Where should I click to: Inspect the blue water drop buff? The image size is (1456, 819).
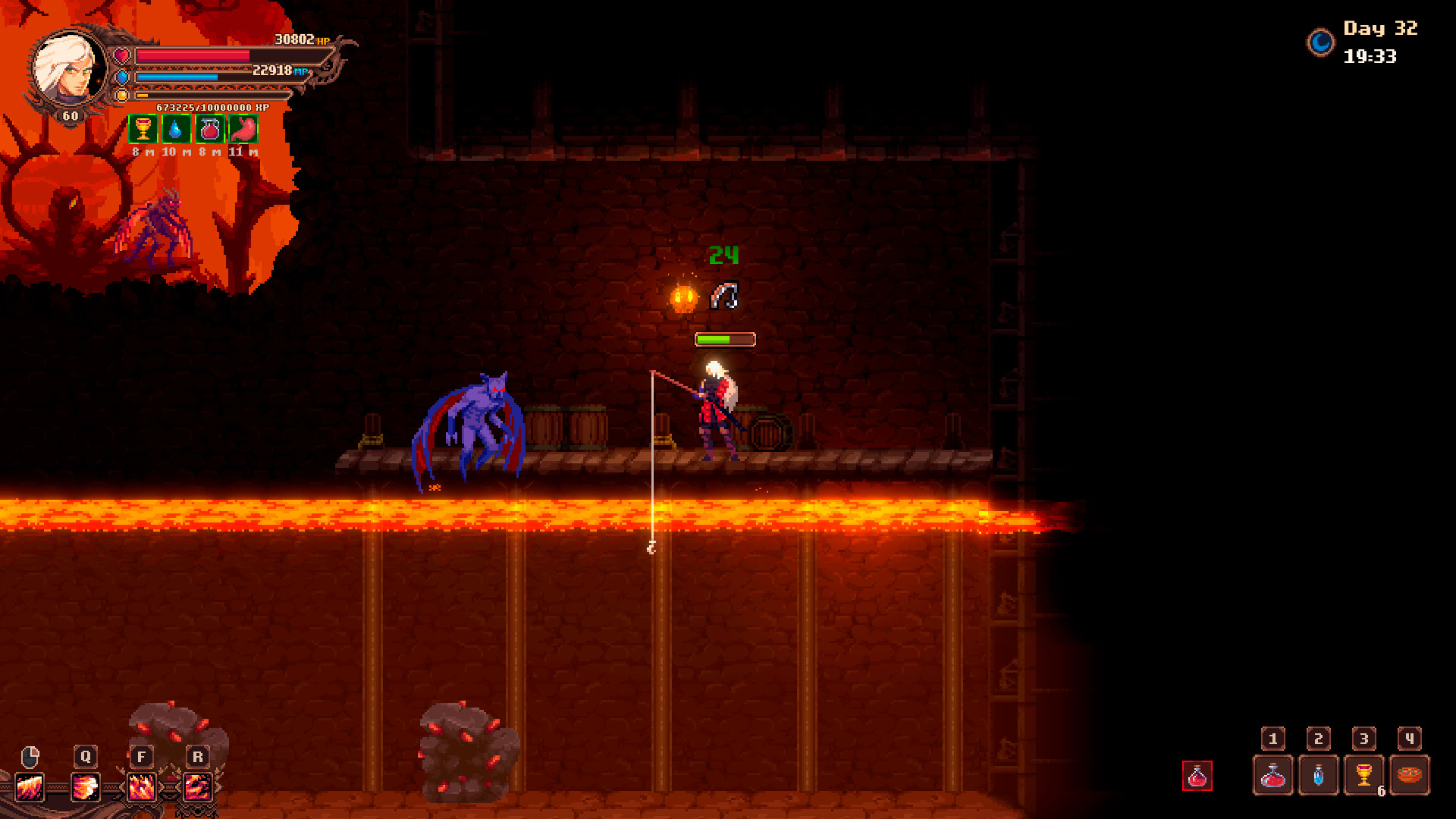click(x=176, y=130)
